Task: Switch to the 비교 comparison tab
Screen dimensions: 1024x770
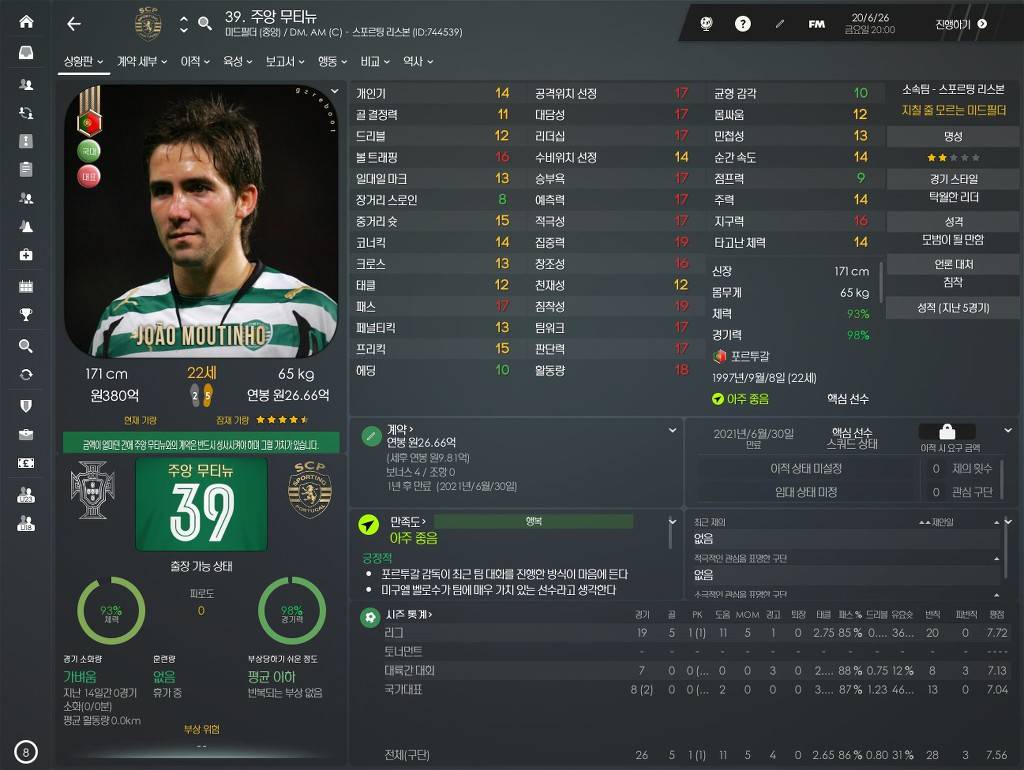Action: point(374,62)
